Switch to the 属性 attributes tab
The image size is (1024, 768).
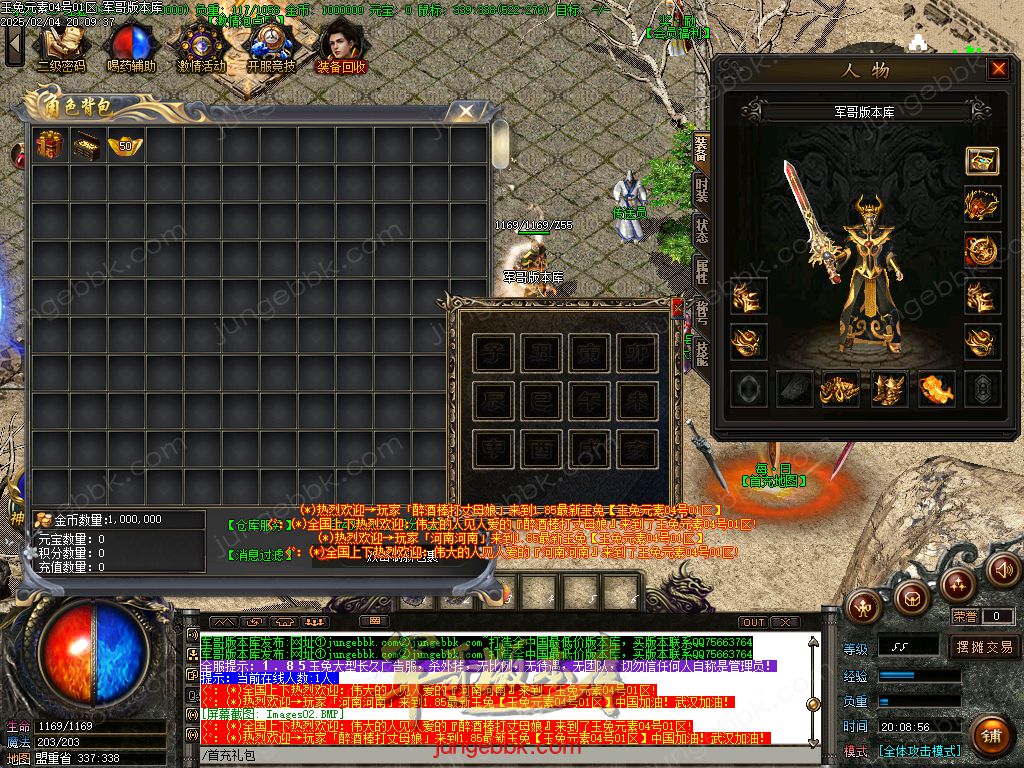point(701,271)
